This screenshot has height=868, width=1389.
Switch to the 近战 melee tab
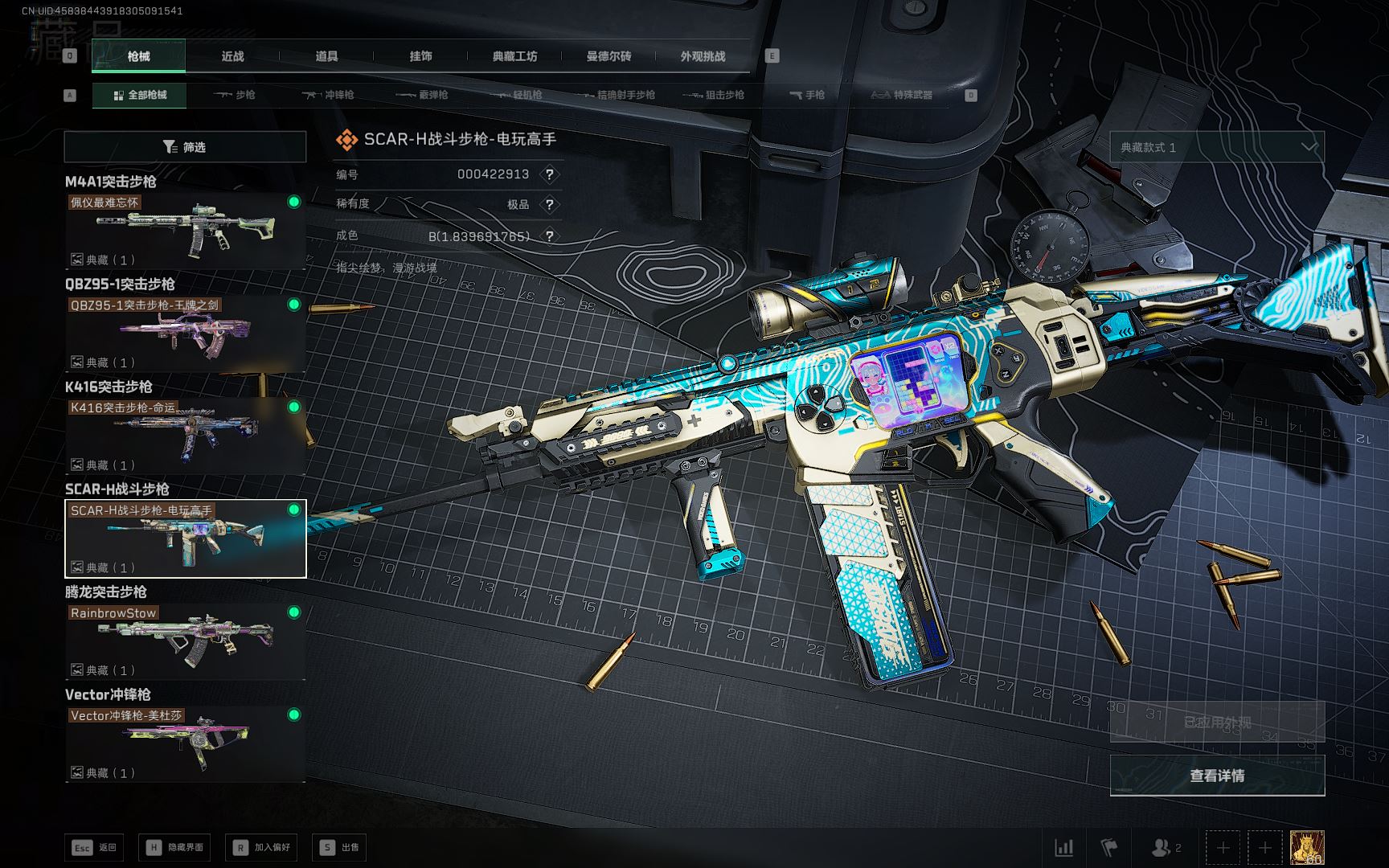click(x=232, y=56)
